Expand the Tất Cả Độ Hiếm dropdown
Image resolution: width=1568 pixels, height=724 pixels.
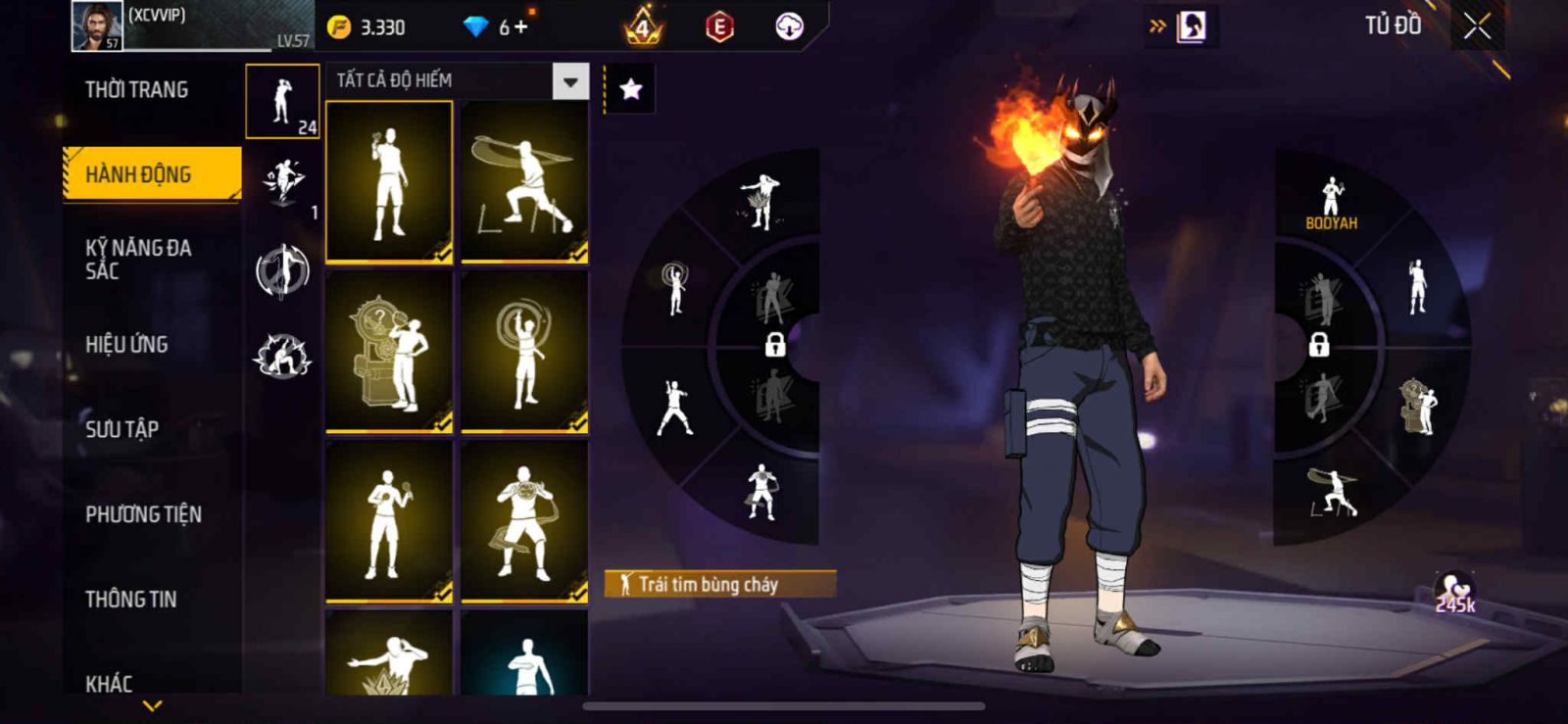click(x=569, y=81)
